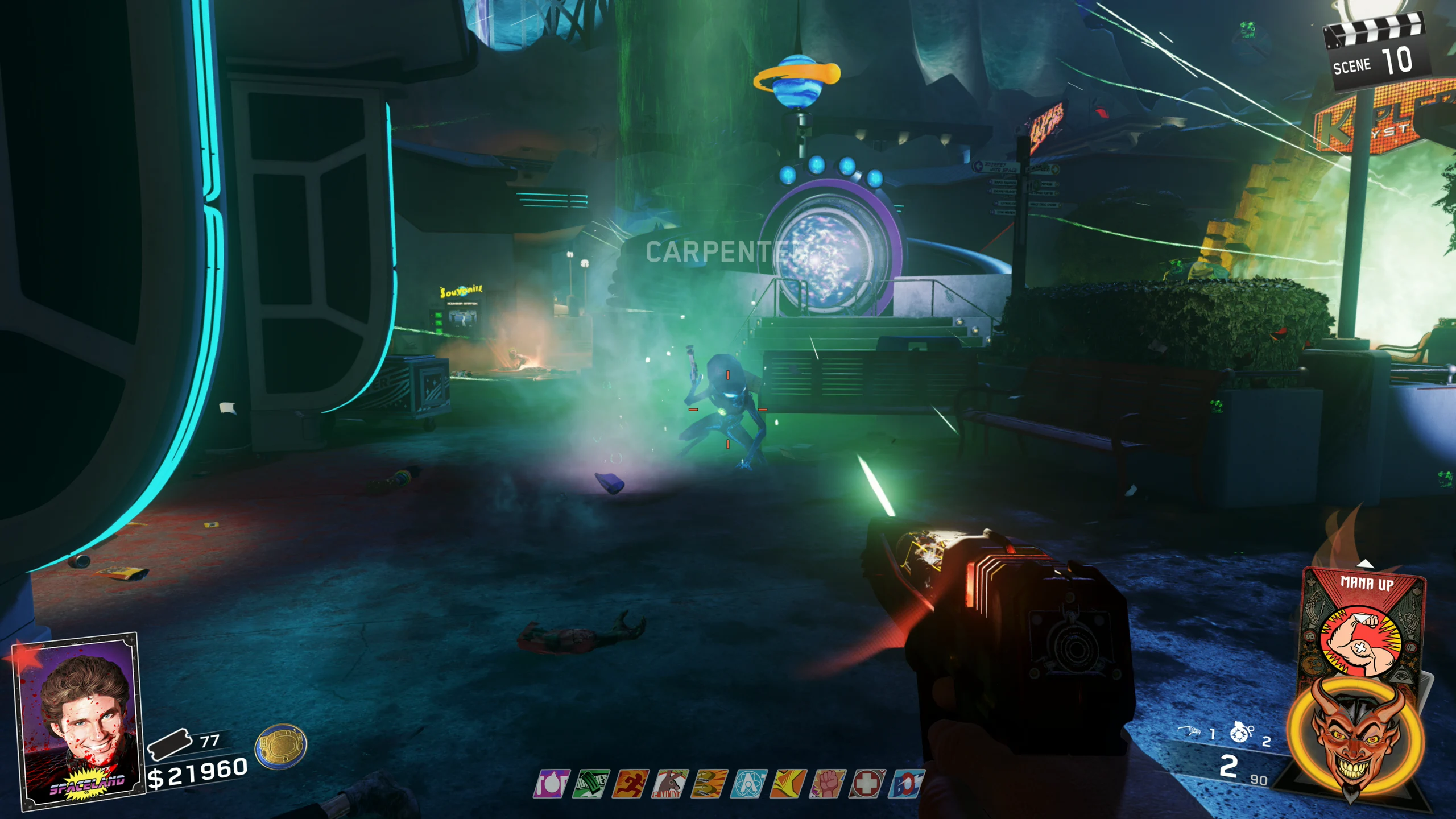
Task: Select the Mule Munchies donkey perk
Action: click(671, 784)
